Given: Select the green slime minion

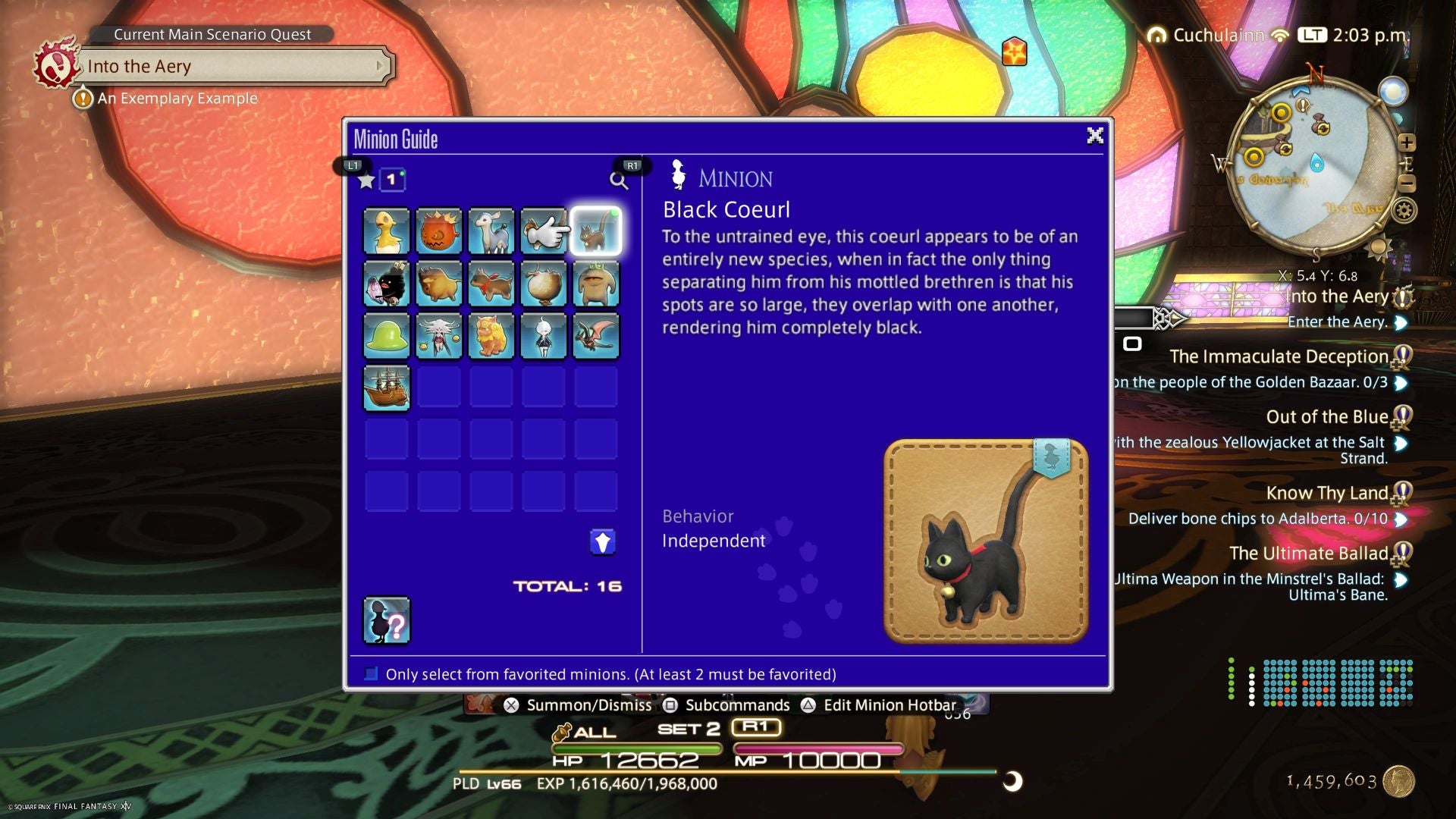Looking at the screenshot, I should click(x=387, y=335).
